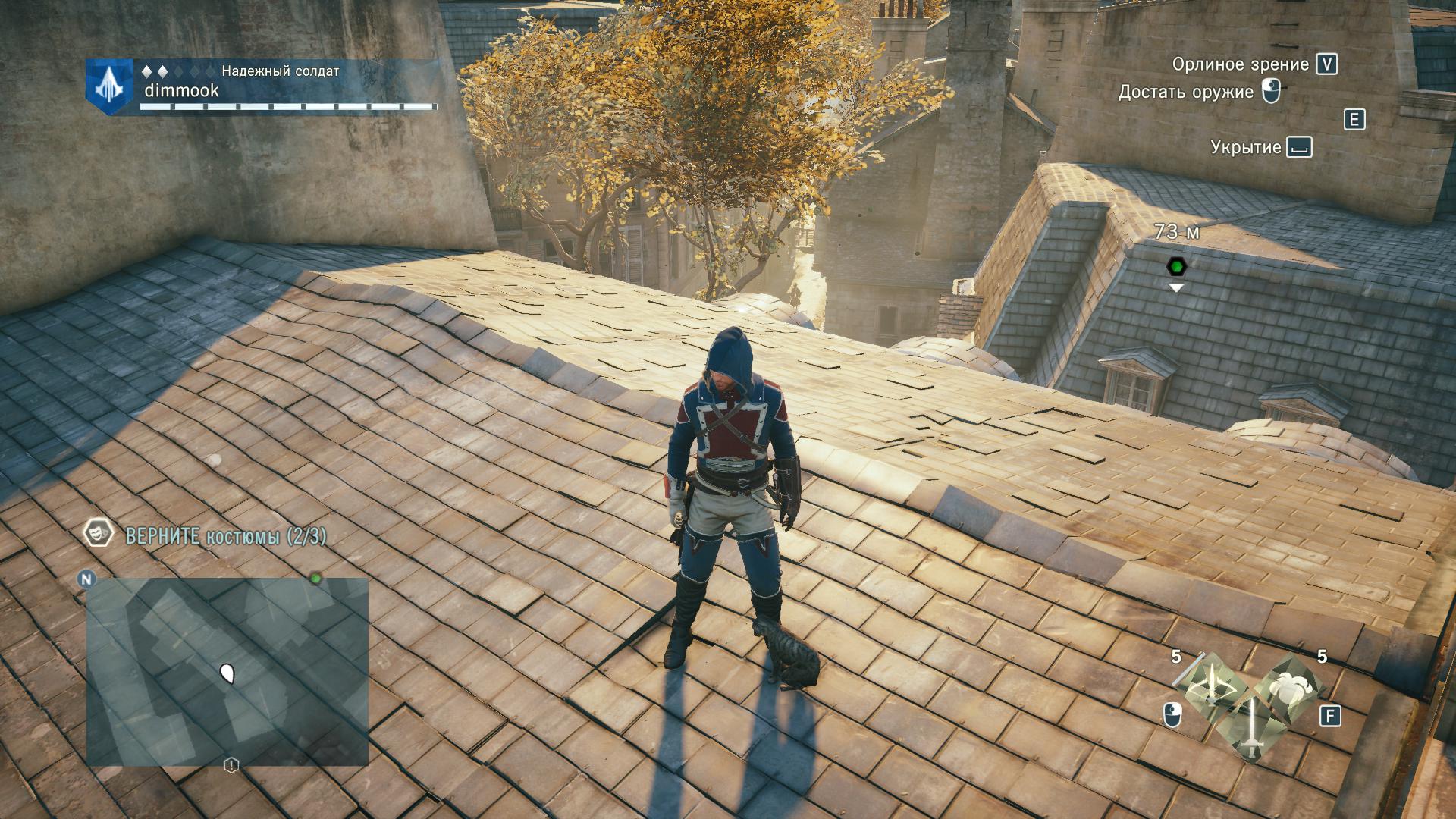
Task: Click the green objective dot on minimap
Action: click(x=315, y=579)
